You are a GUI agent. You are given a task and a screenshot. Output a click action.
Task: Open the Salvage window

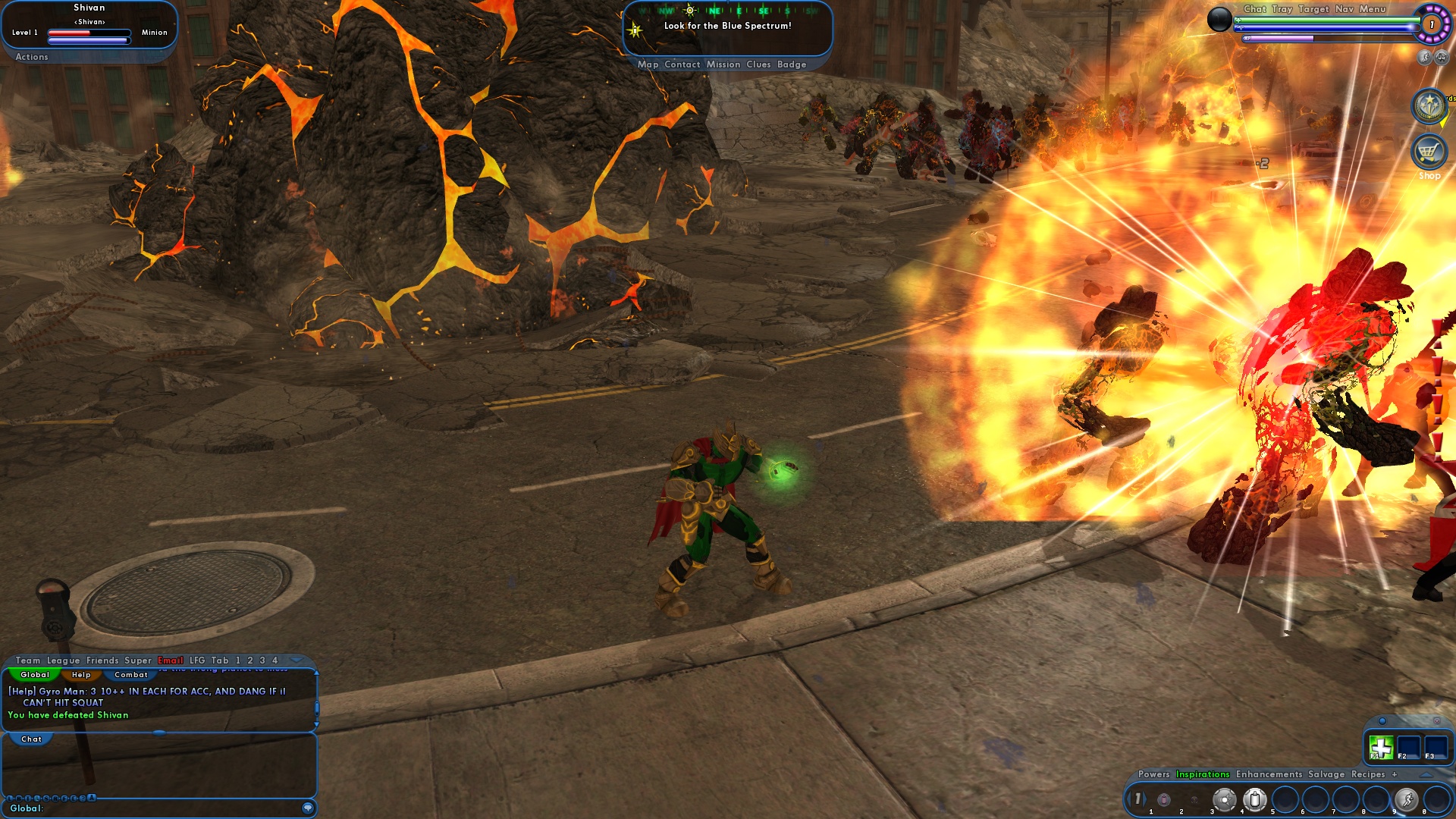[1326, 774]
